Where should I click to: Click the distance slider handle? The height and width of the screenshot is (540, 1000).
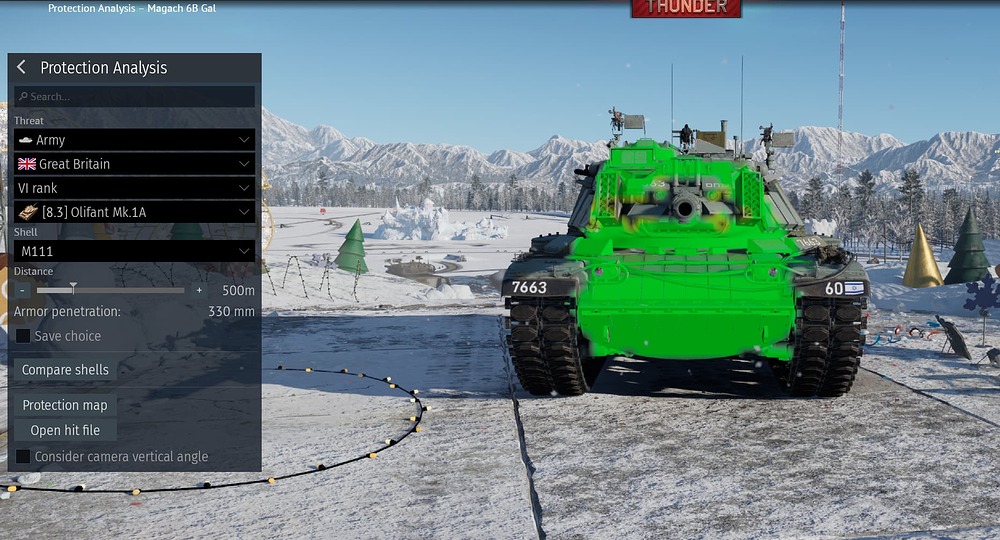[x=73, y=289]
